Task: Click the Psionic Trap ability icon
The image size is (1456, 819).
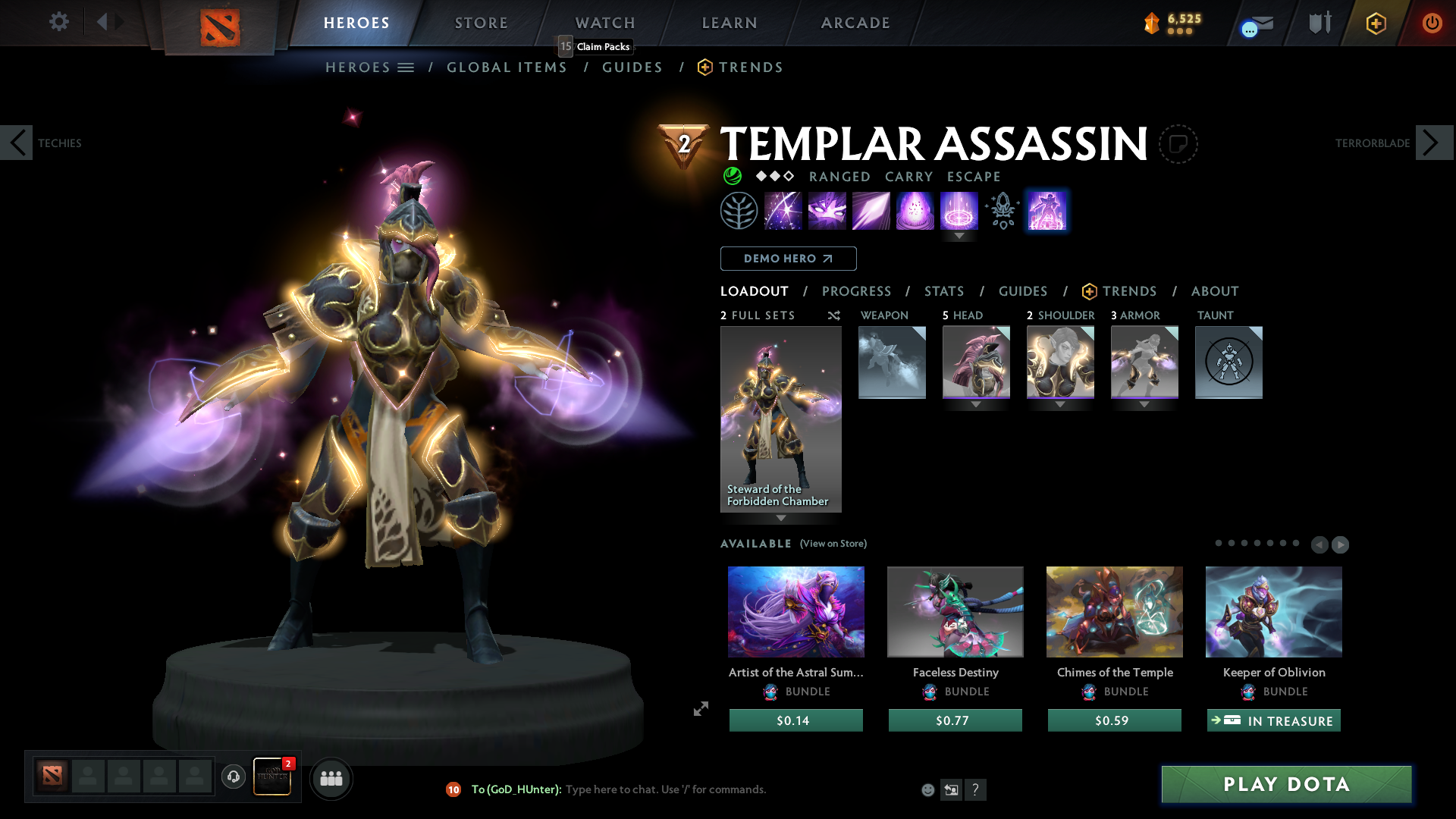Action: (959, 211)
